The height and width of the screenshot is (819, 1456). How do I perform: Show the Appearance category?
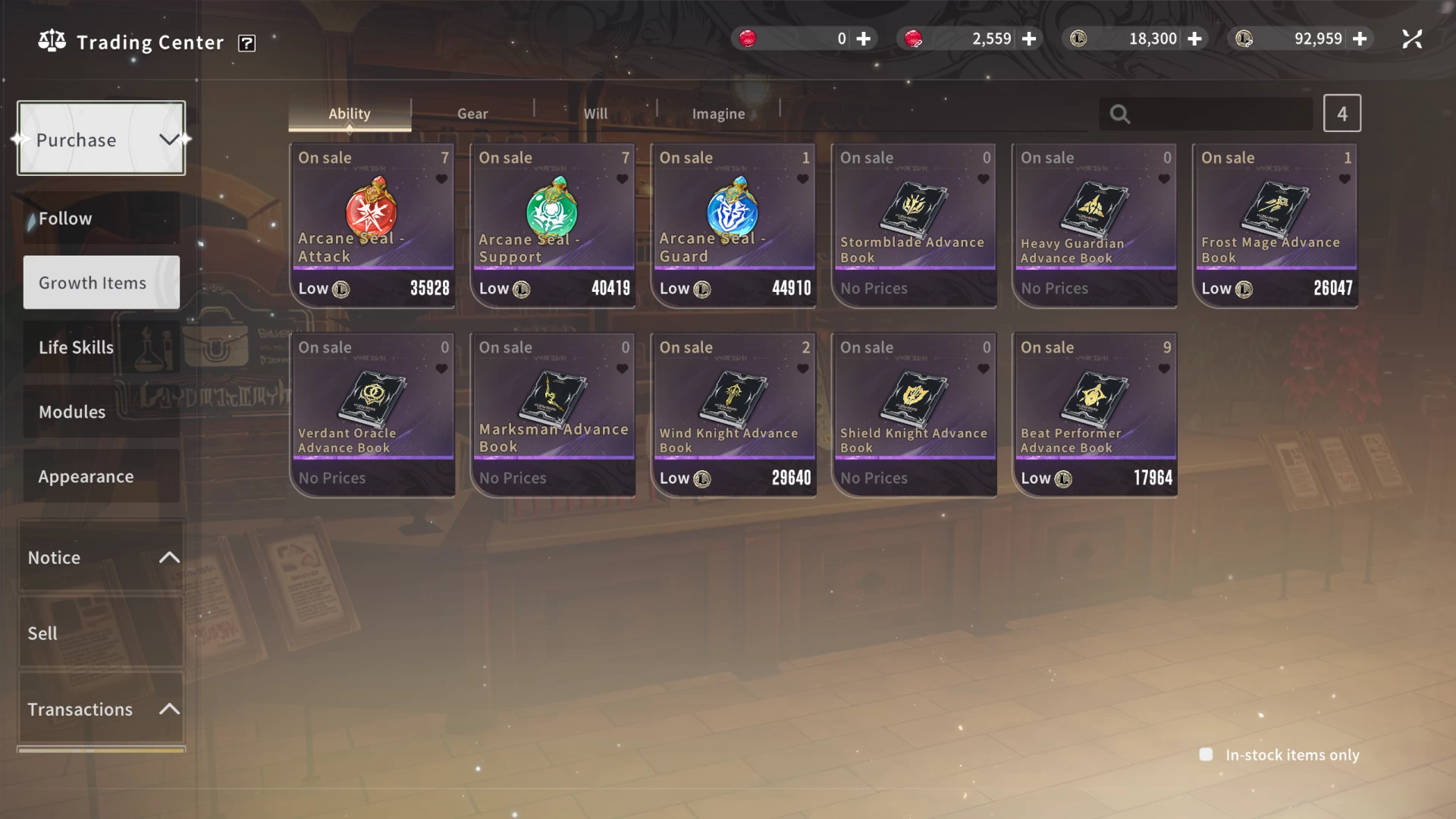pos(101,476)
